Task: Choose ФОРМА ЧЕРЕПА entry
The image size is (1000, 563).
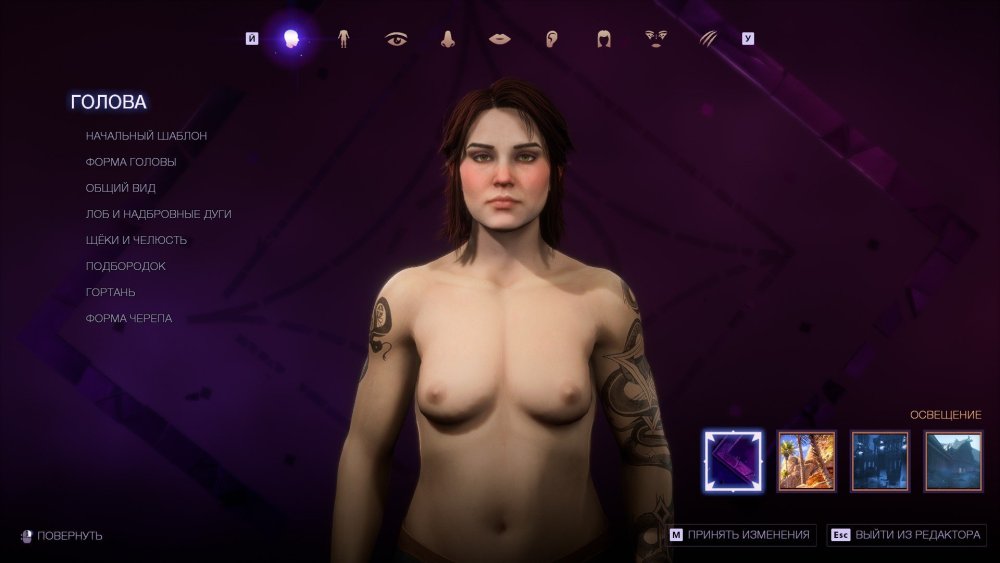Action: pyautogui.click(x=128, y=318)
